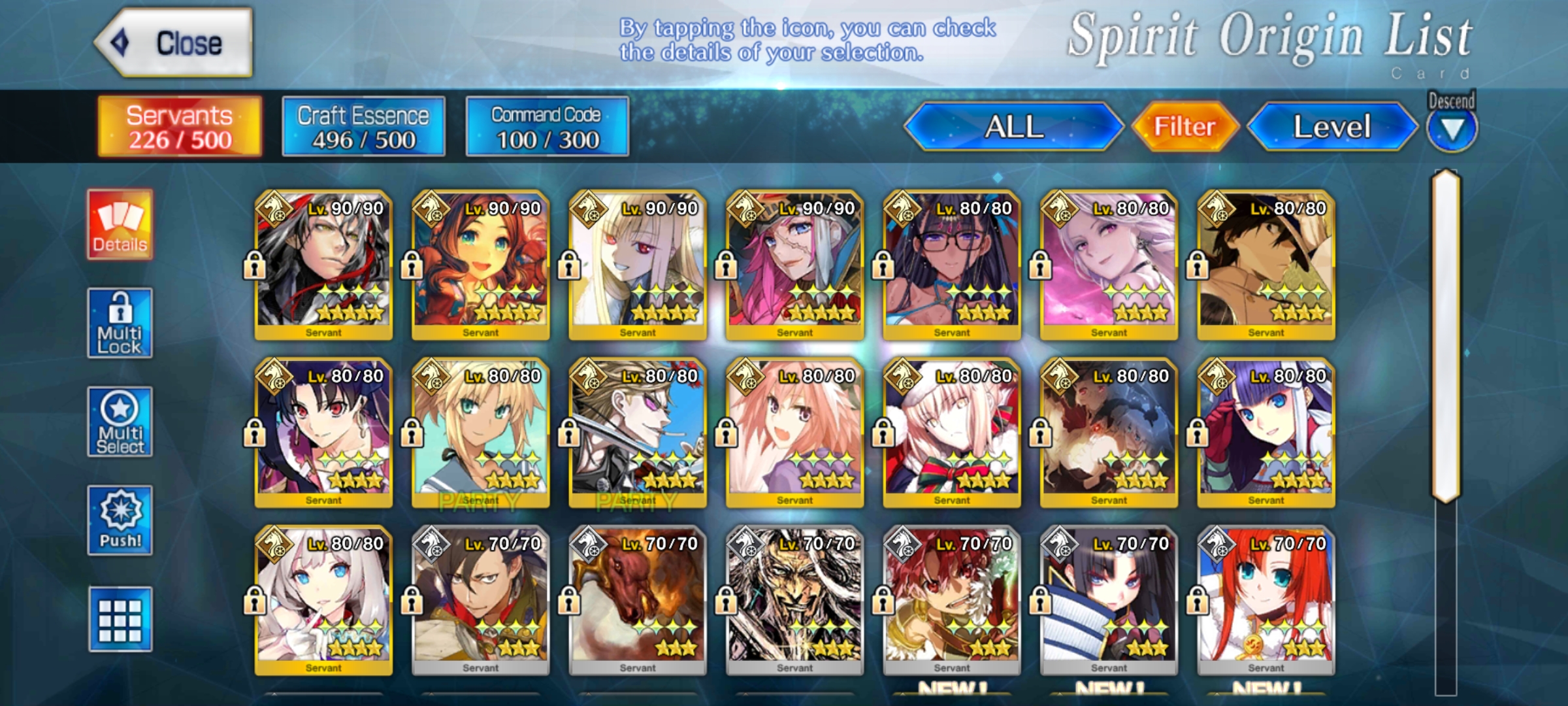Select the ALL class filter button
This screenshot has width=1568, height=706.
(1013, 127)
